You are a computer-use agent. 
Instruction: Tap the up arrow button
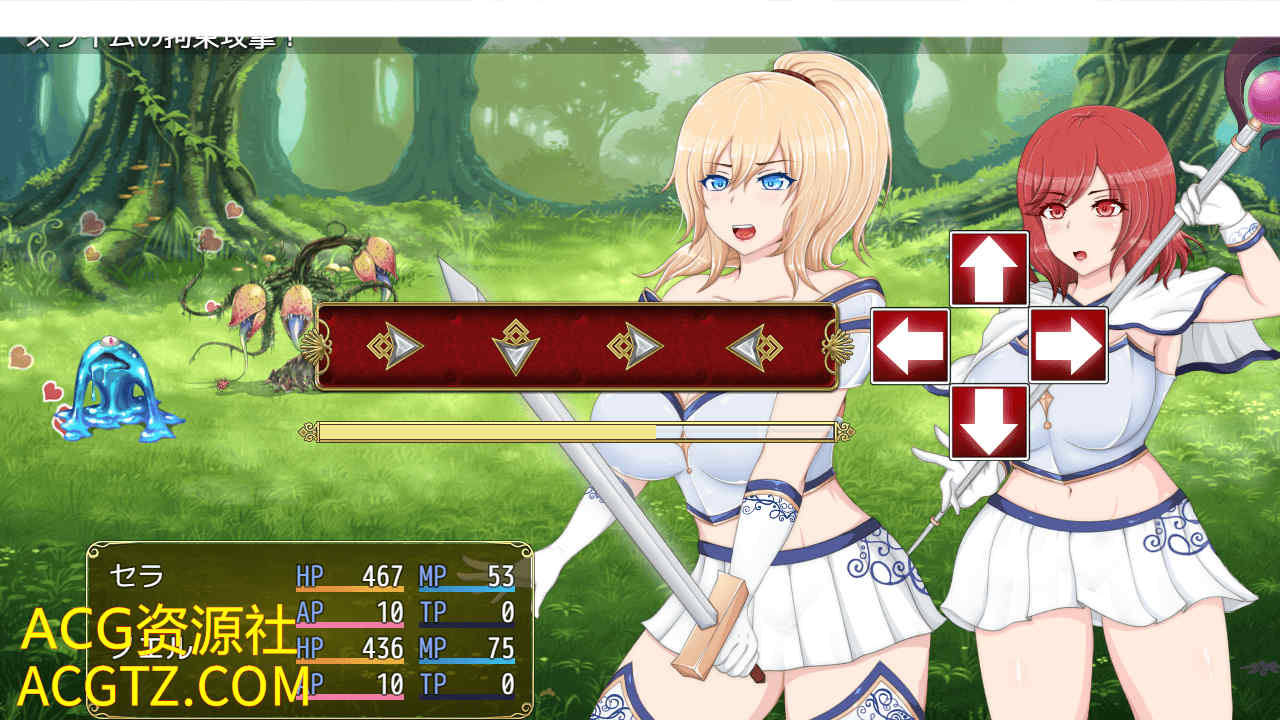pyautogui.click(x=989, y=268)
